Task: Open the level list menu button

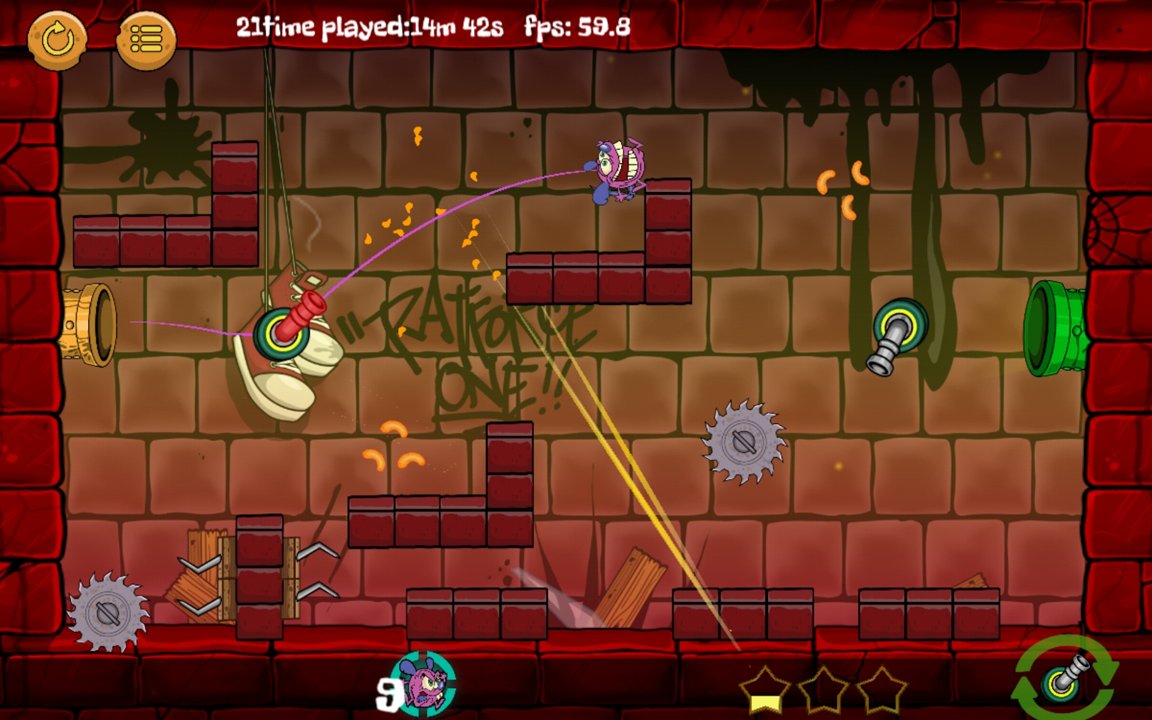Action: (146, 40)
